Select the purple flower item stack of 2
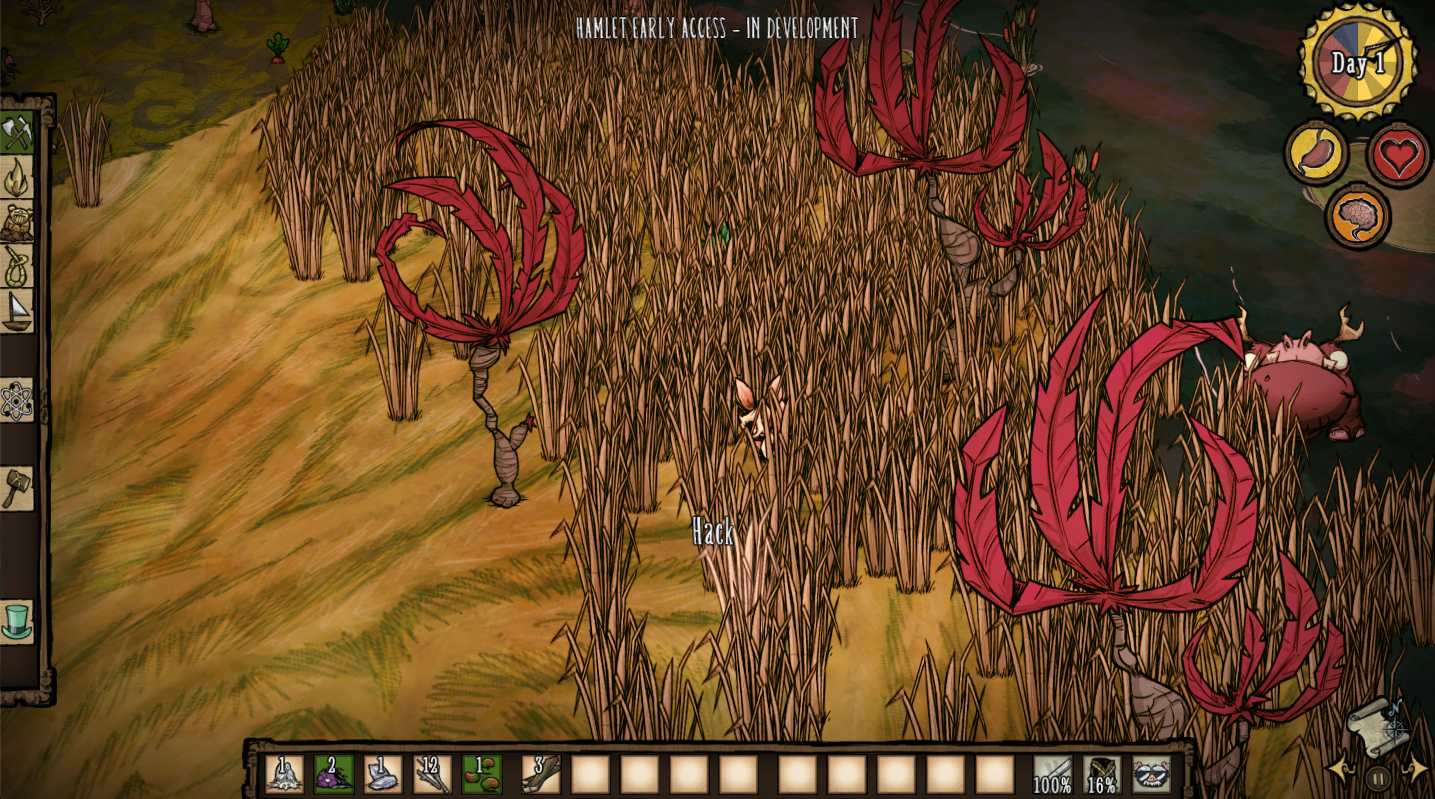This screenshot has height=799, width=1435. (x=334, y=774)
